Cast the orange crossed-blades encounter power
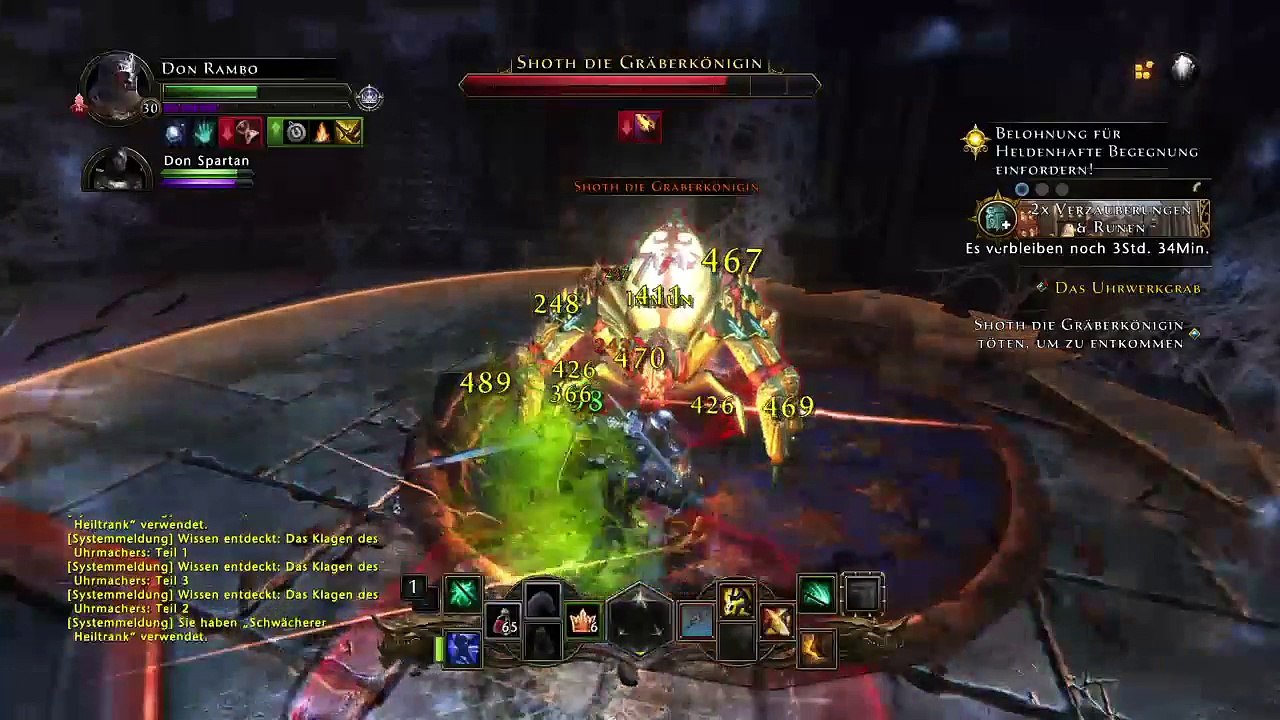Viewport: 1280px width, 720px height. tap(776, 621)
